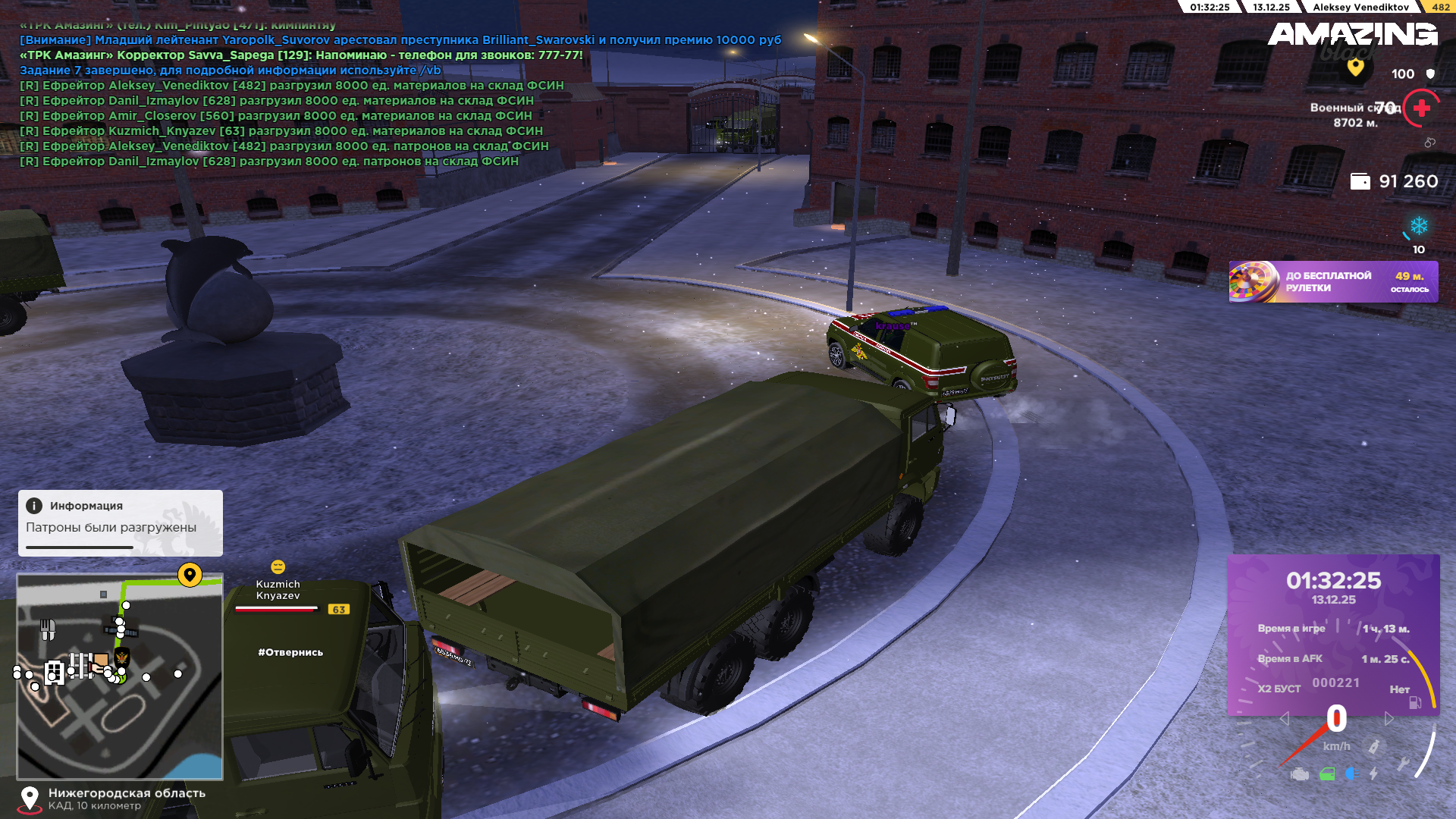This screenshot has height=819, width=1456.
Task: Click the fork and knife marker on minimap
Action: 48,629
